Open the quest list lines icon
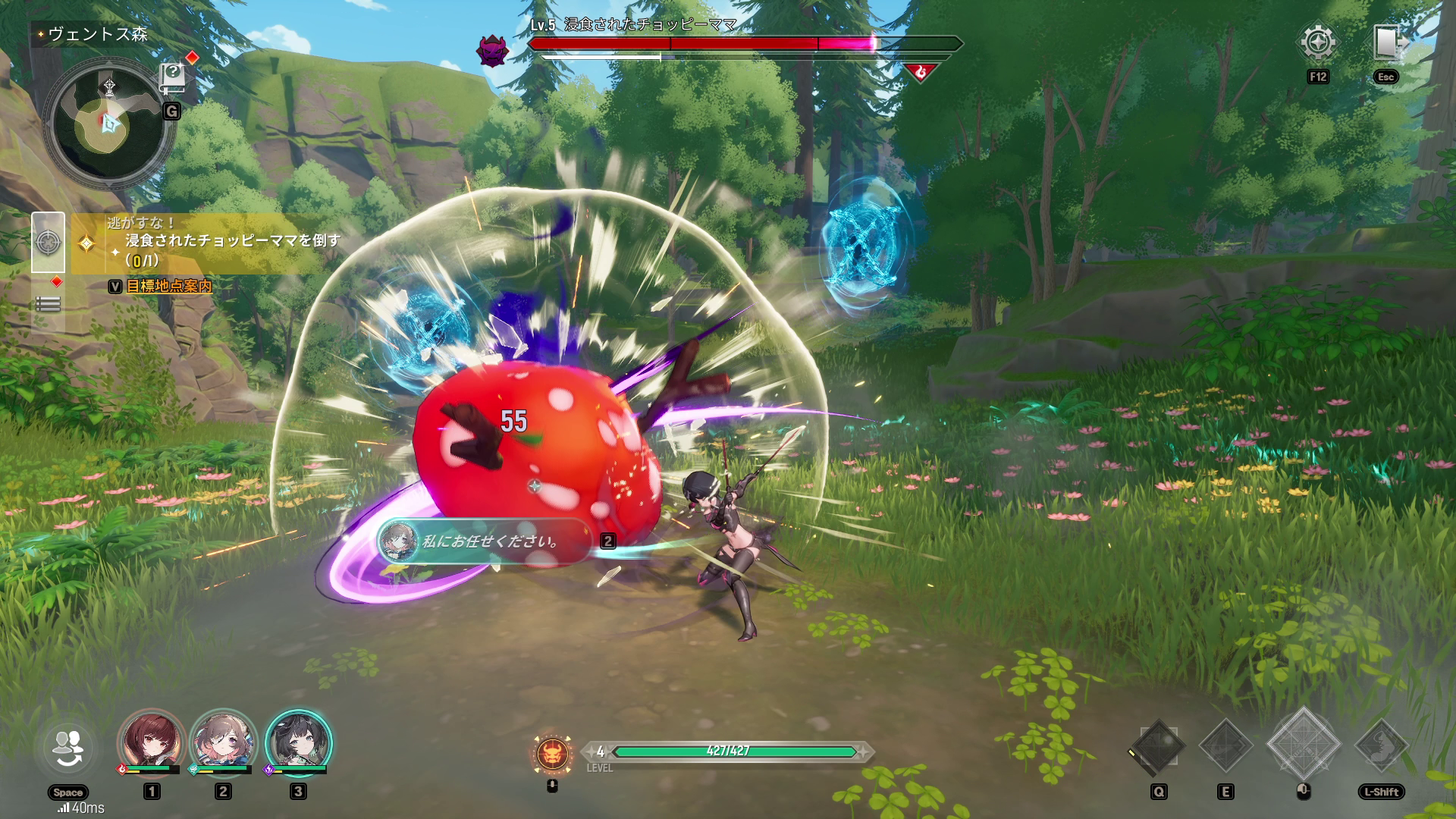This screenshot has width=1456, height=819. (x=48, y=305)
